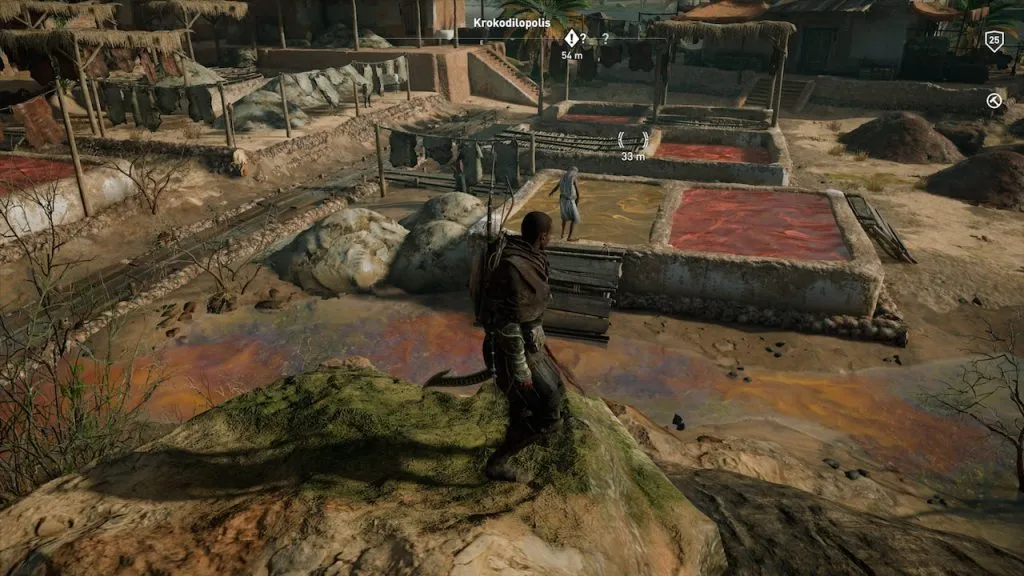Select the quest marker diamond on the compass

pos(571,39)
